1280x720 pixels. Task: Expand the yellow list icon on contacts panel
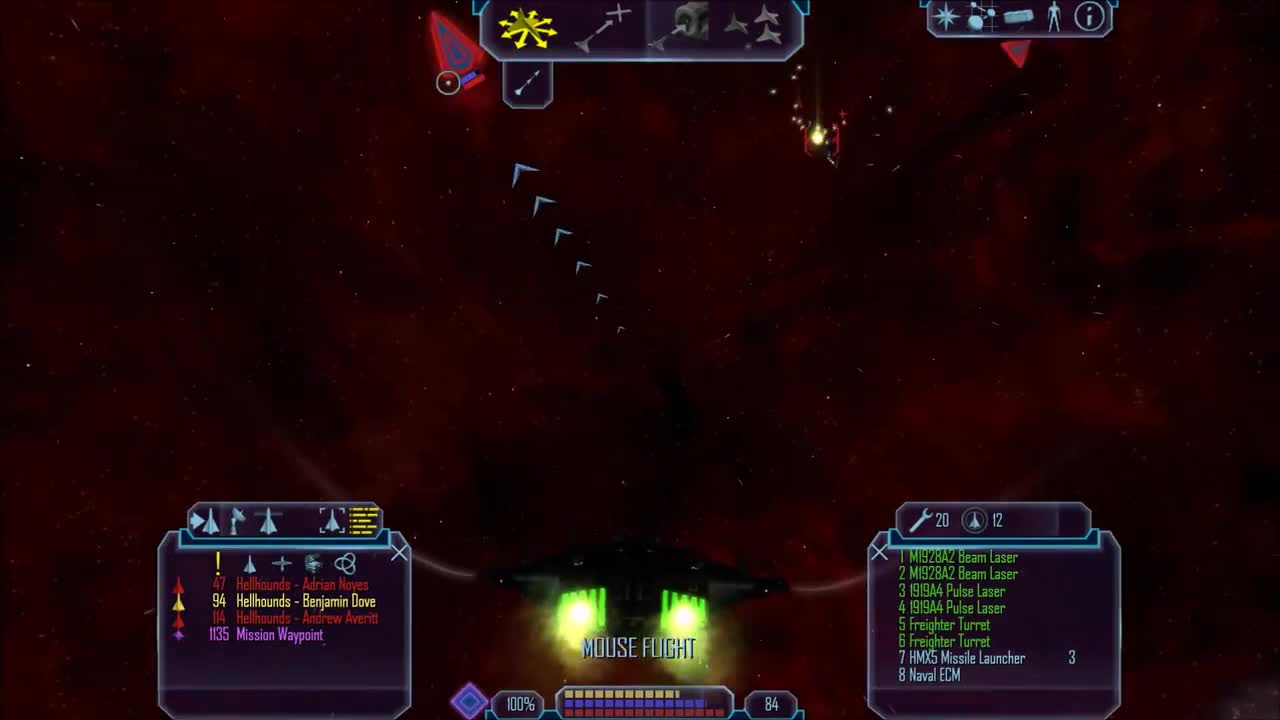pyautogui.click(x=362, y=520)
